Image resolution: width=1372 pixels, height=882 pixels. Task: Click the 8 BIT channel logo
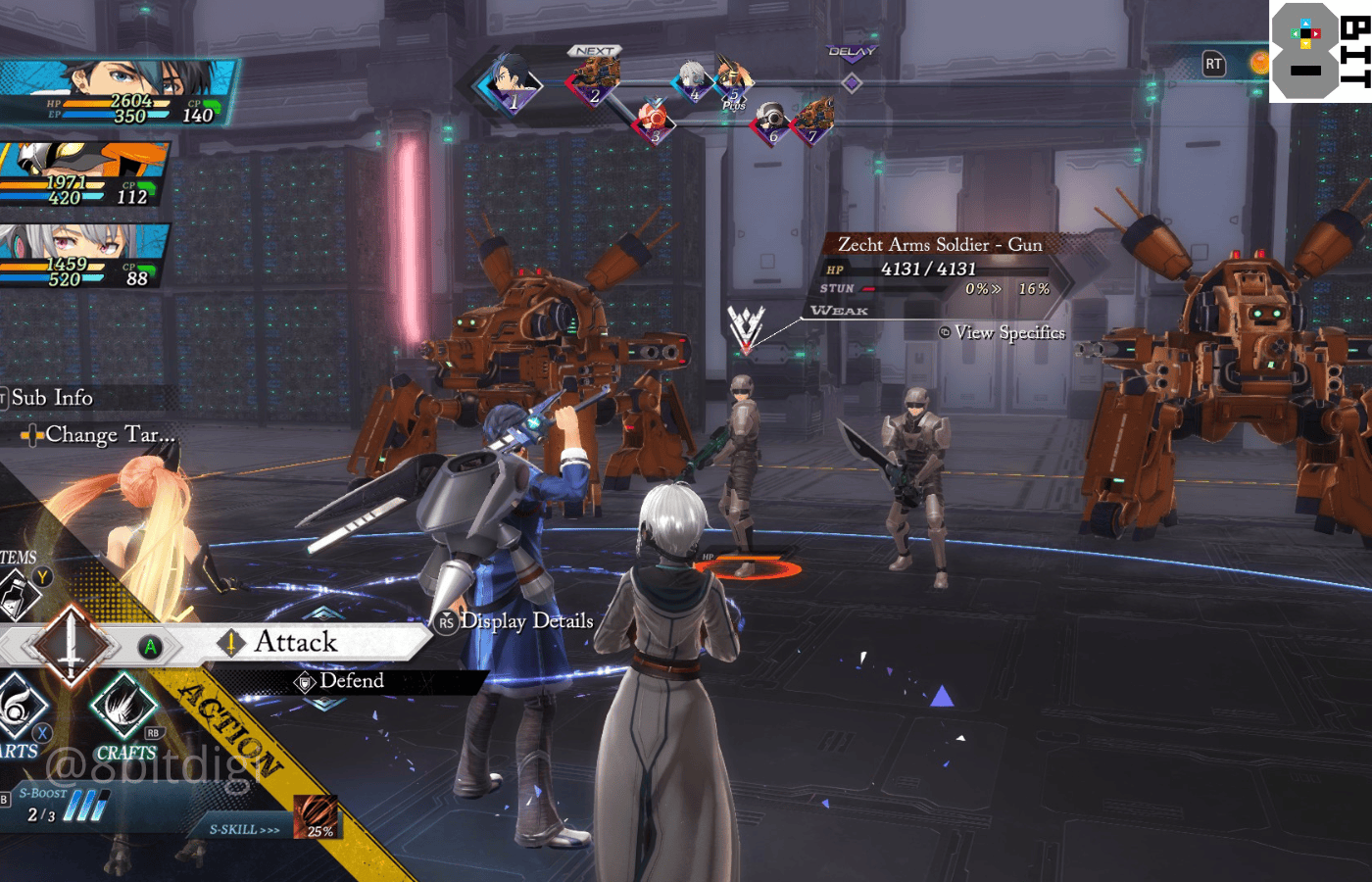pos(1320,51)
